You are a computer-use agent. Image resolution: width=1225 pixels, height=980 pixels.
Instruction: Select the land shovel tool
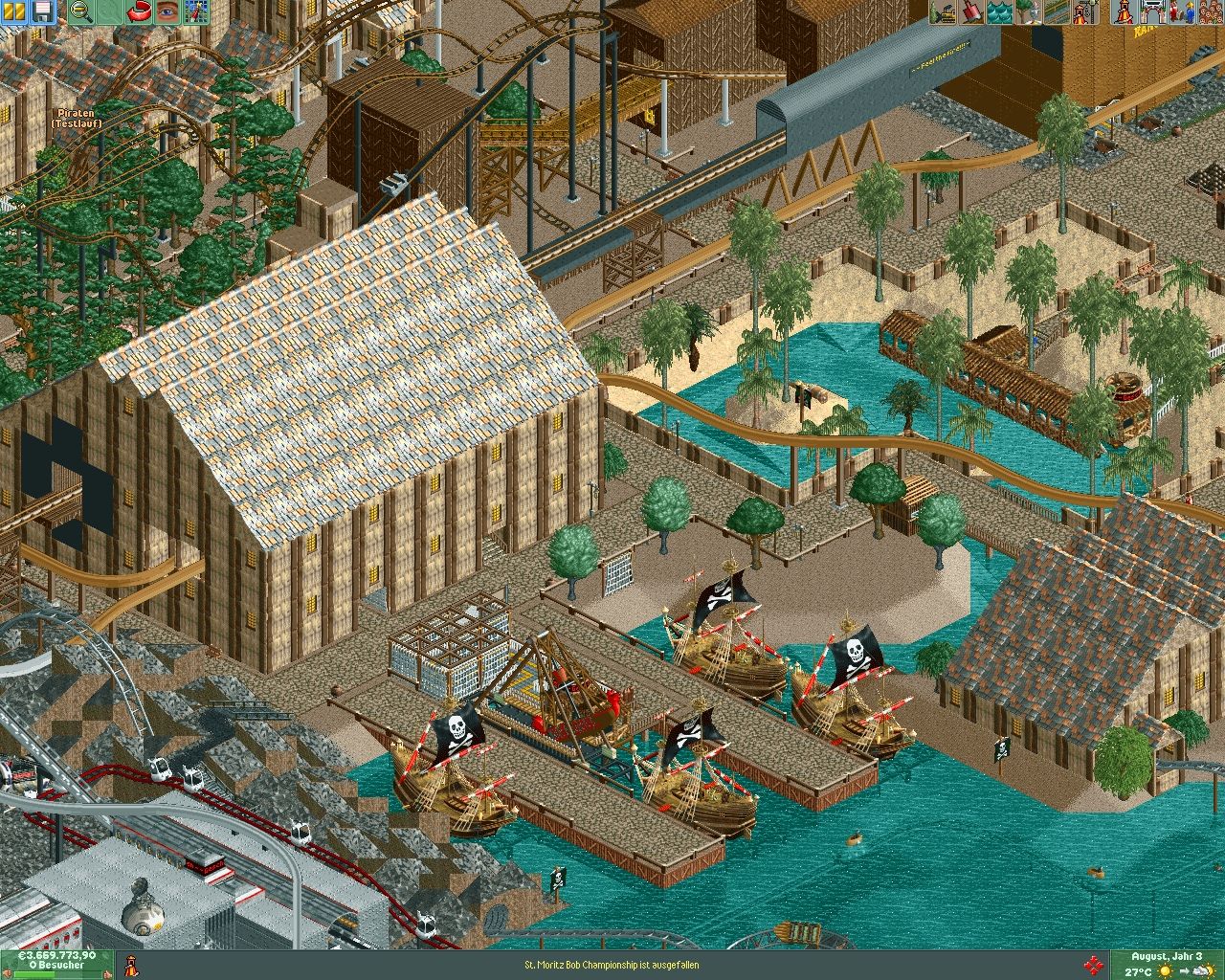click(971, 11)
